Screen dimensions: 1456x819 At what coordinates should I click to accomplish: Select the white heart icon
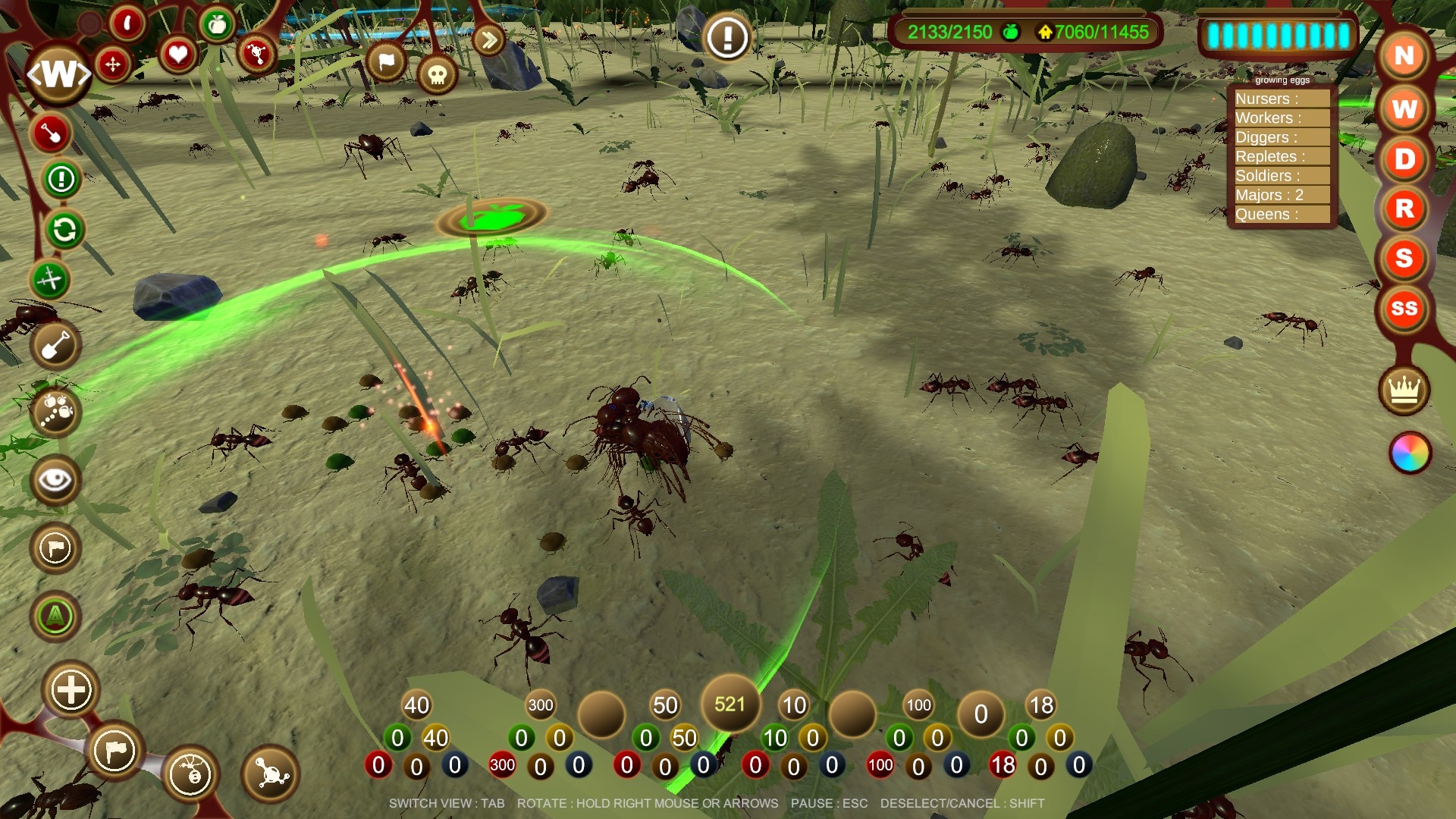coord(177,55)
